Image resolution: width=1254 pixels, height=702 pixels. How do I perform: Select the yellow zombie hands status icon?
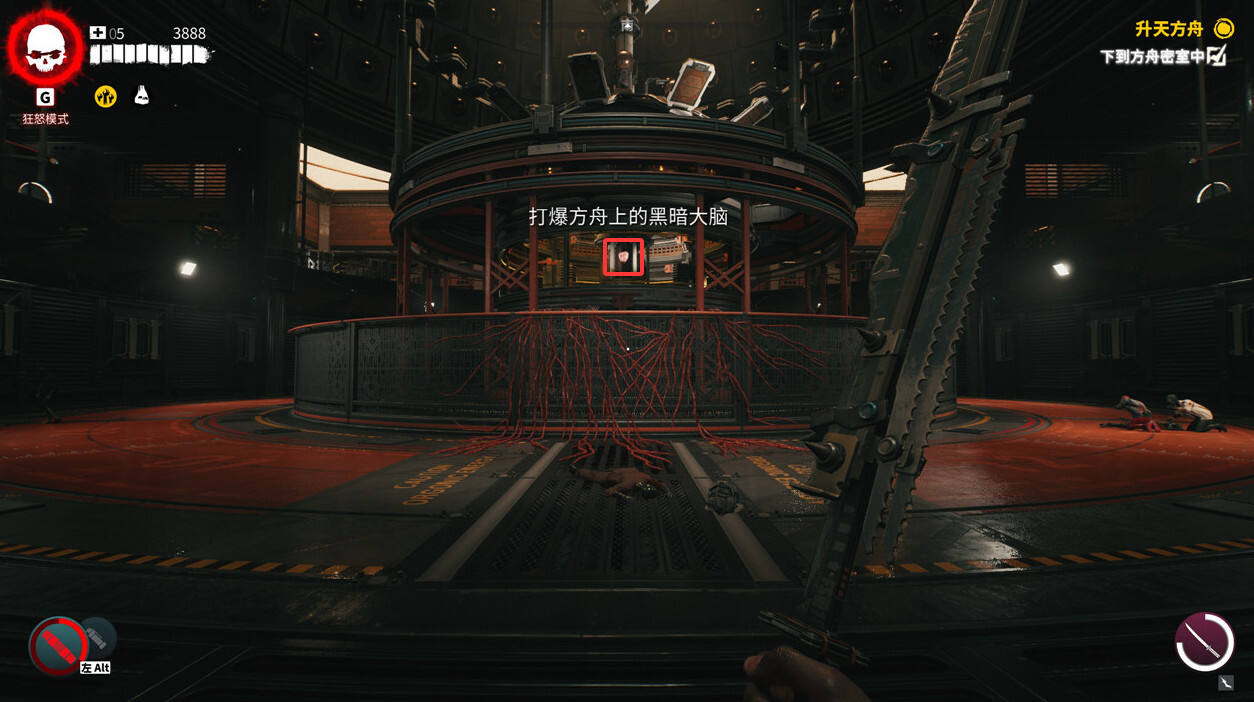pos(105,96)
